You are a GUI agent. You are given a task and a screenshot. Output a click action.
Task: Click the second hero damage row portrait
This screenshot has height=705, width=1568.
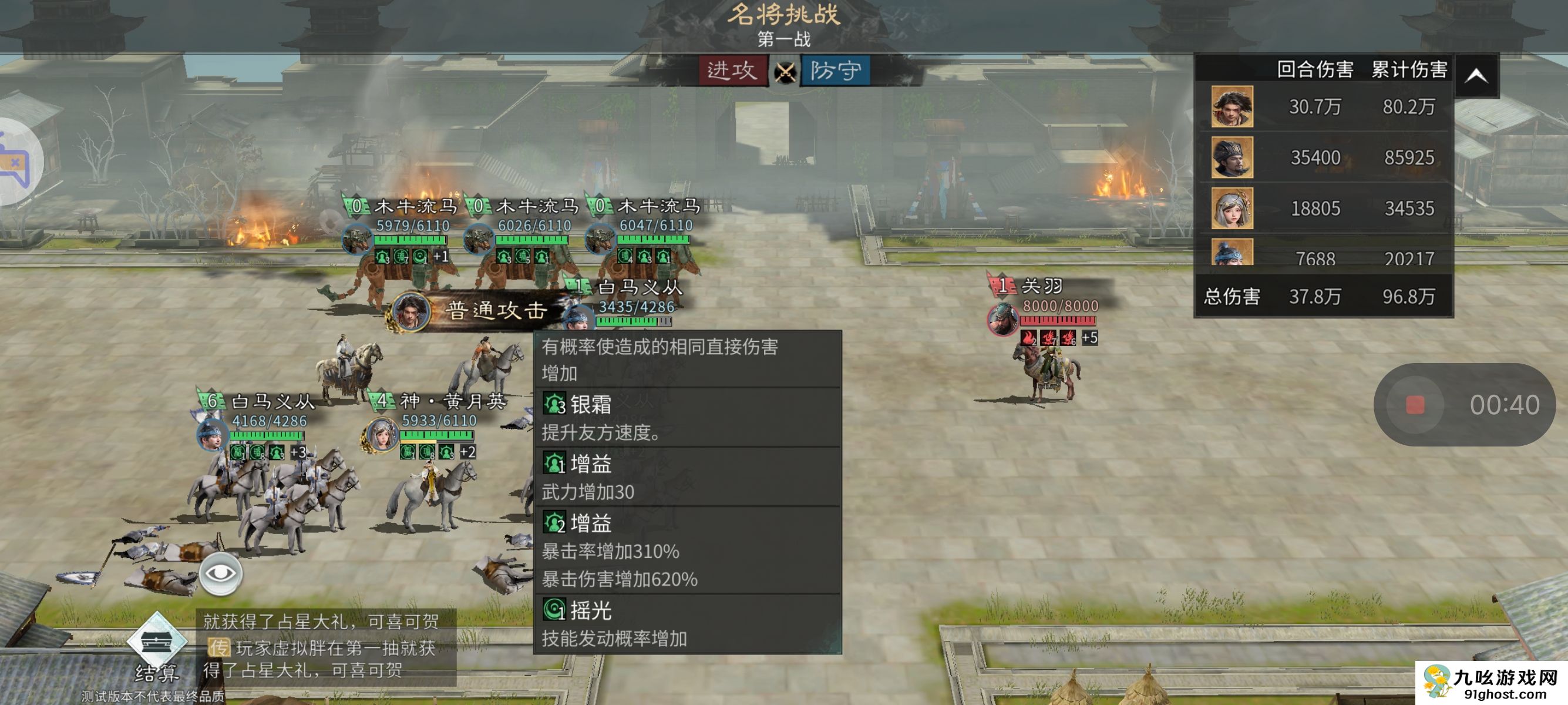(x=1231, y=157)
